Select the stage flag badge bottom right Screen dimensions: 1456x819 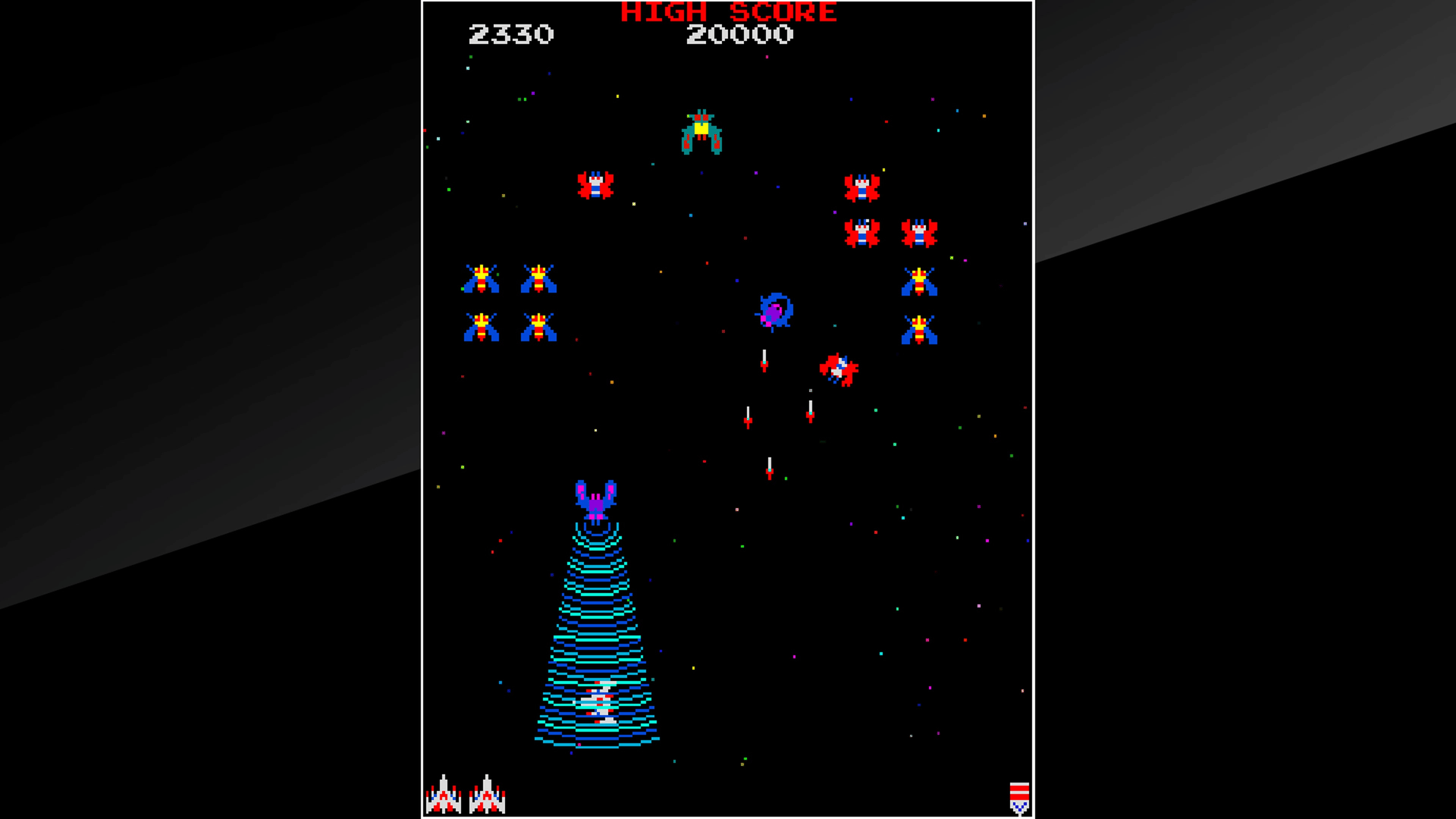tap(1020, 796)
